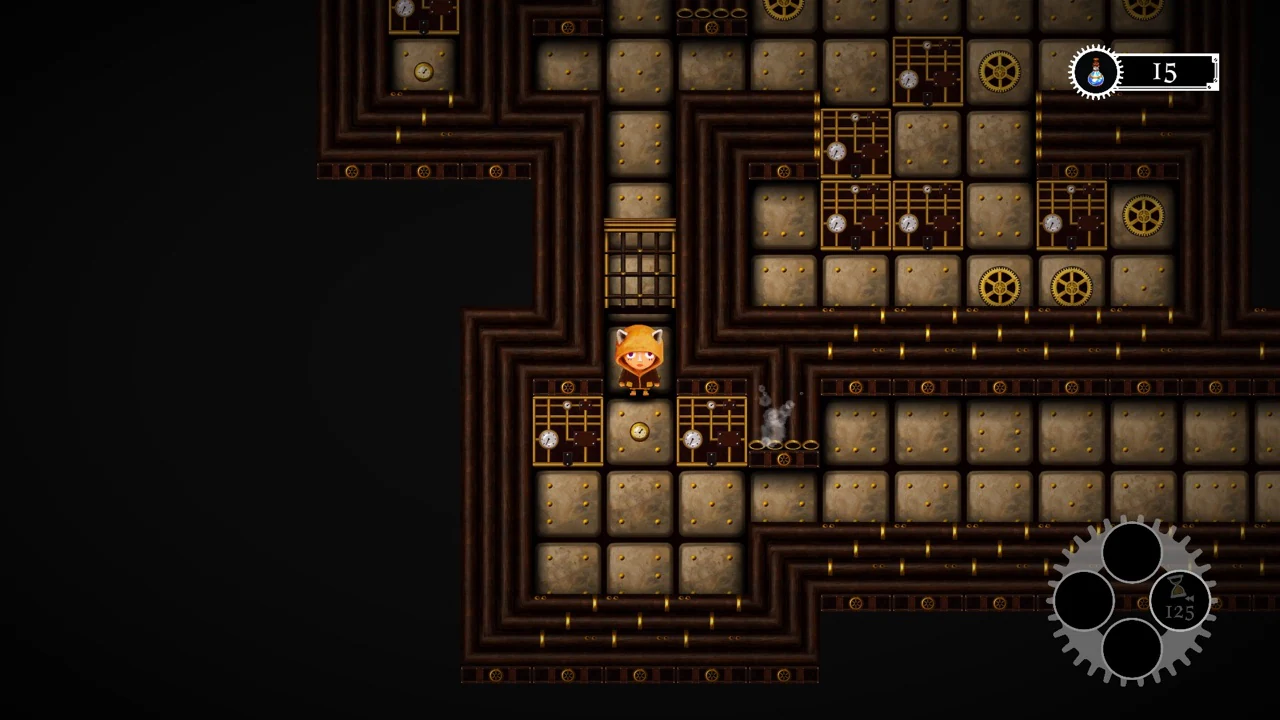Screen dimensions: 1280x720
Task: Click the timer reading 125
Action: pos(1178,610)
